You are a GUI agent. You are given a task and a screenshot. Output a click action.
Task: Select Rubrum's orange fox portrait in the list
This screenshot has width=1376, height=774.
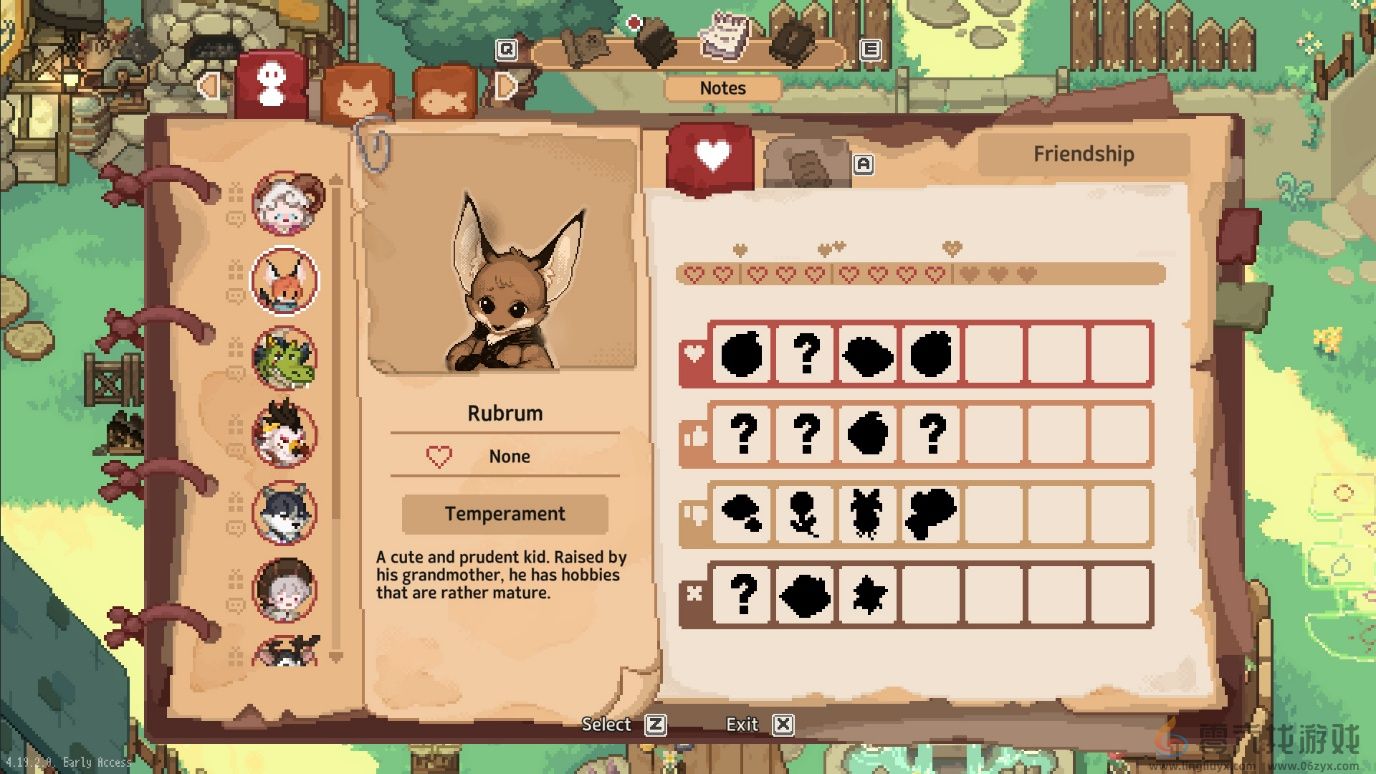point(285,281)
